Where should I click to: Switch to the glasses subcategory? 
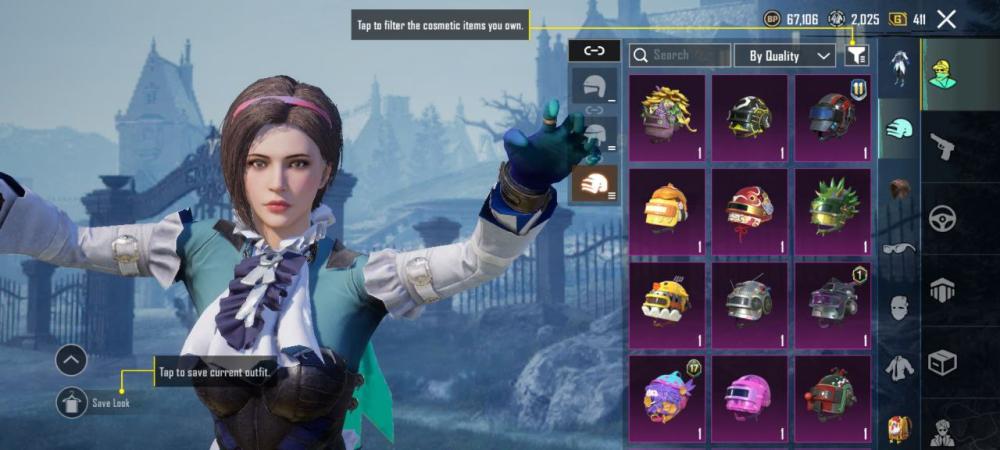pos(899,248)
